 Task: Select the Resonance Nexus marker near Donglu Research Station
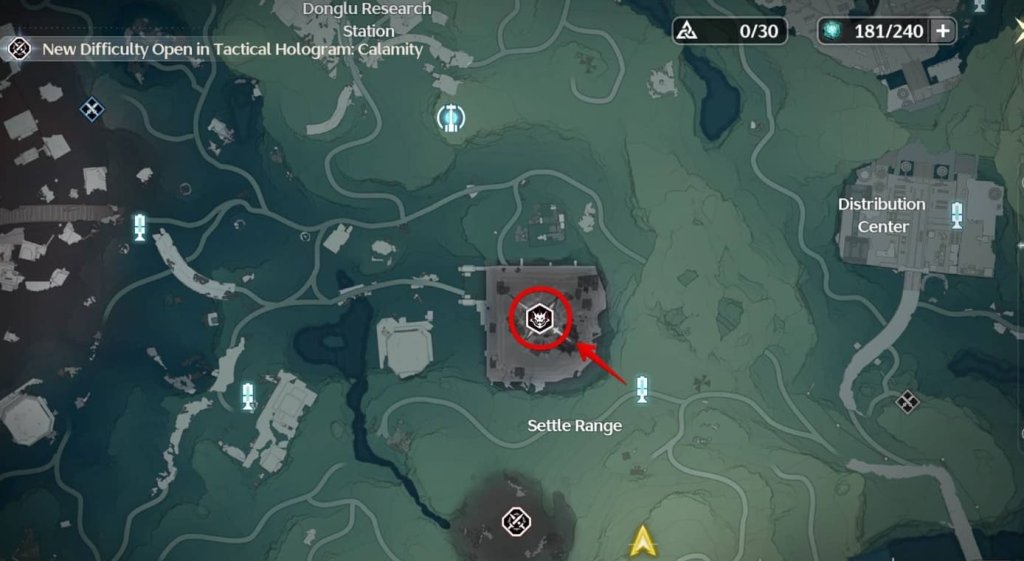tap(452, 118)
